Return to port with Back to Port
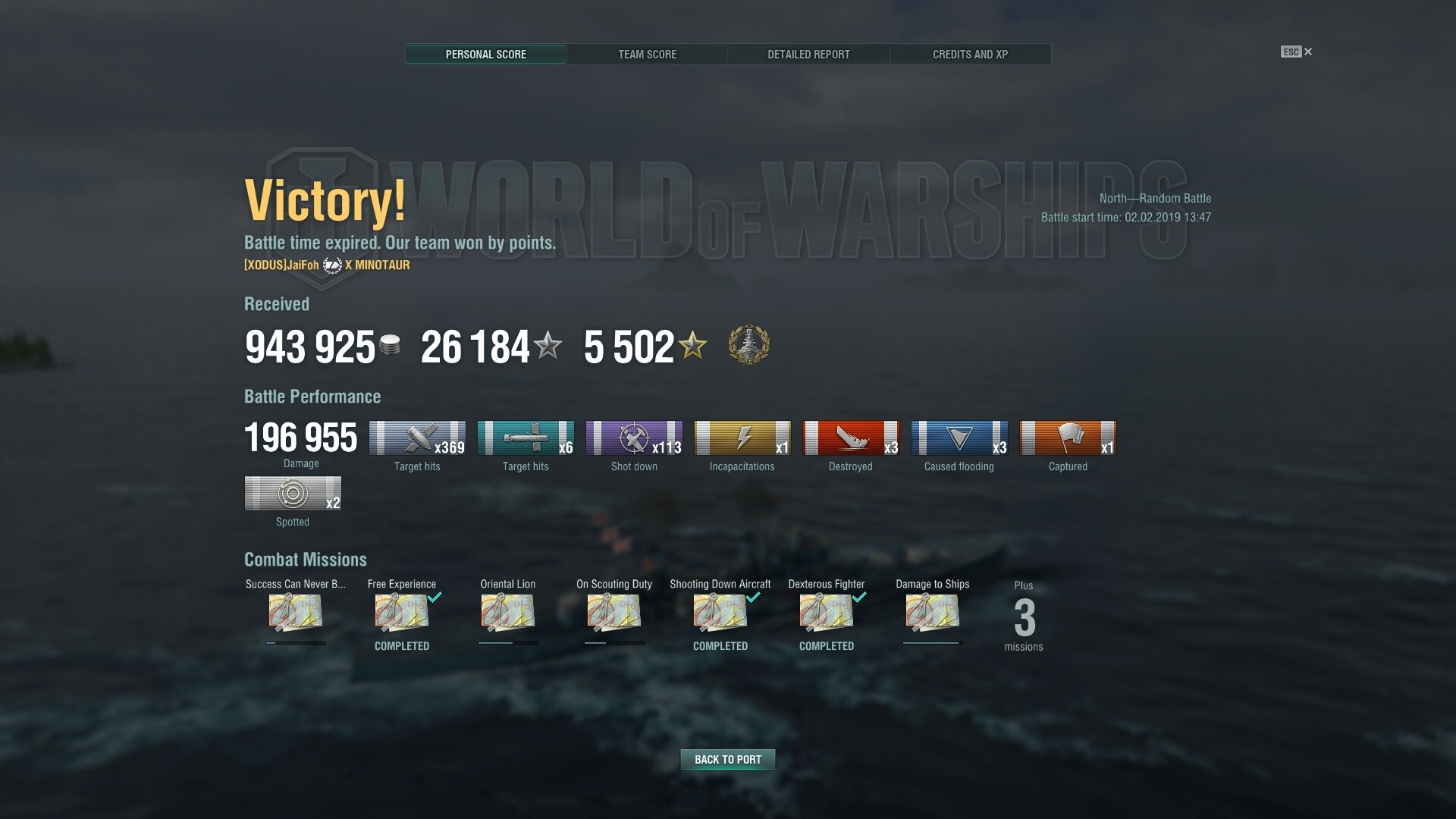1456x819 pixels. pos(727,759)
